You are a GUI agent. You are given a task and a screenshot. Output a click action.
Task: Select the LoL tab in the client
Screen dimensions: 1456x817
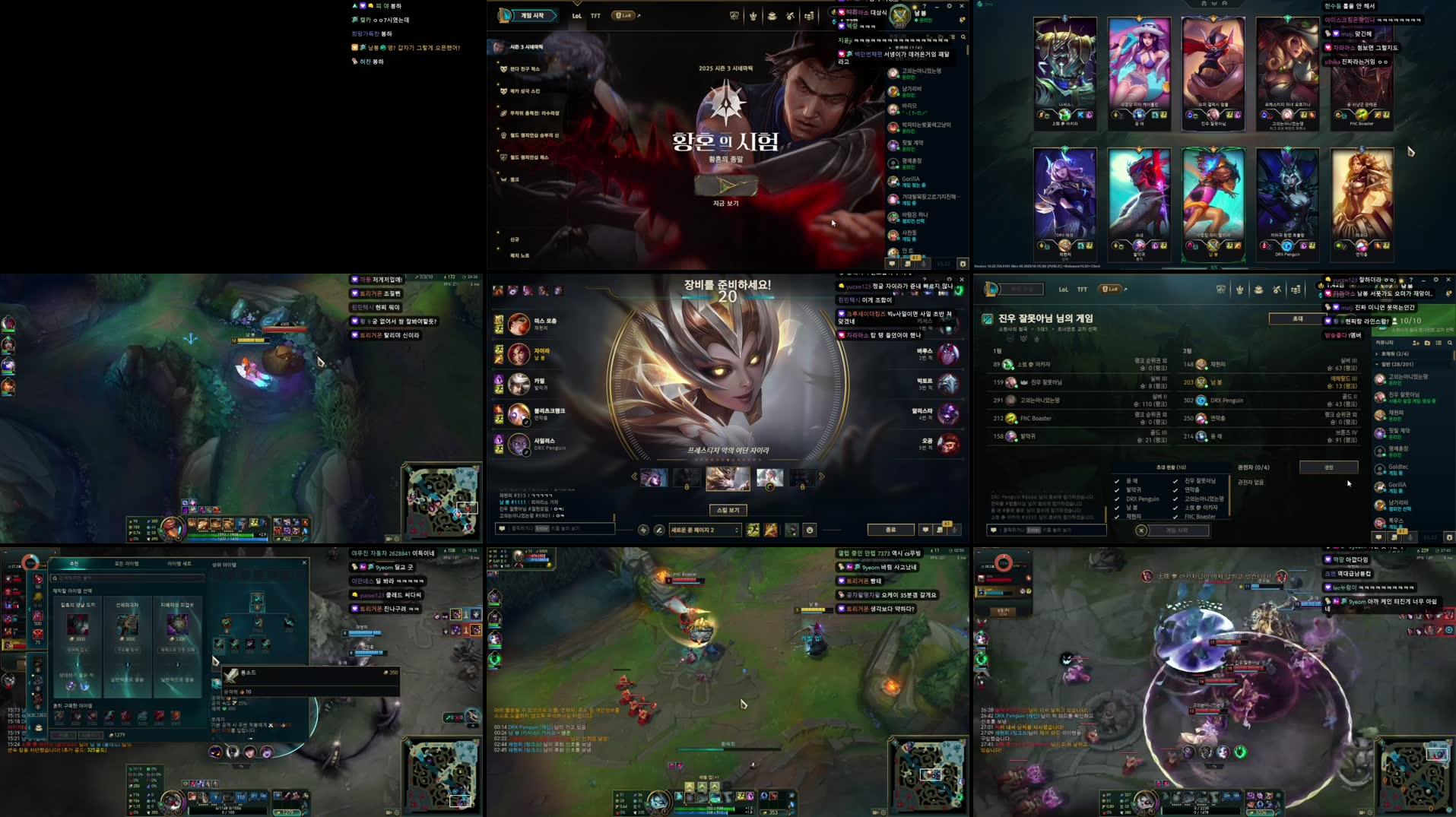[576, 15]
